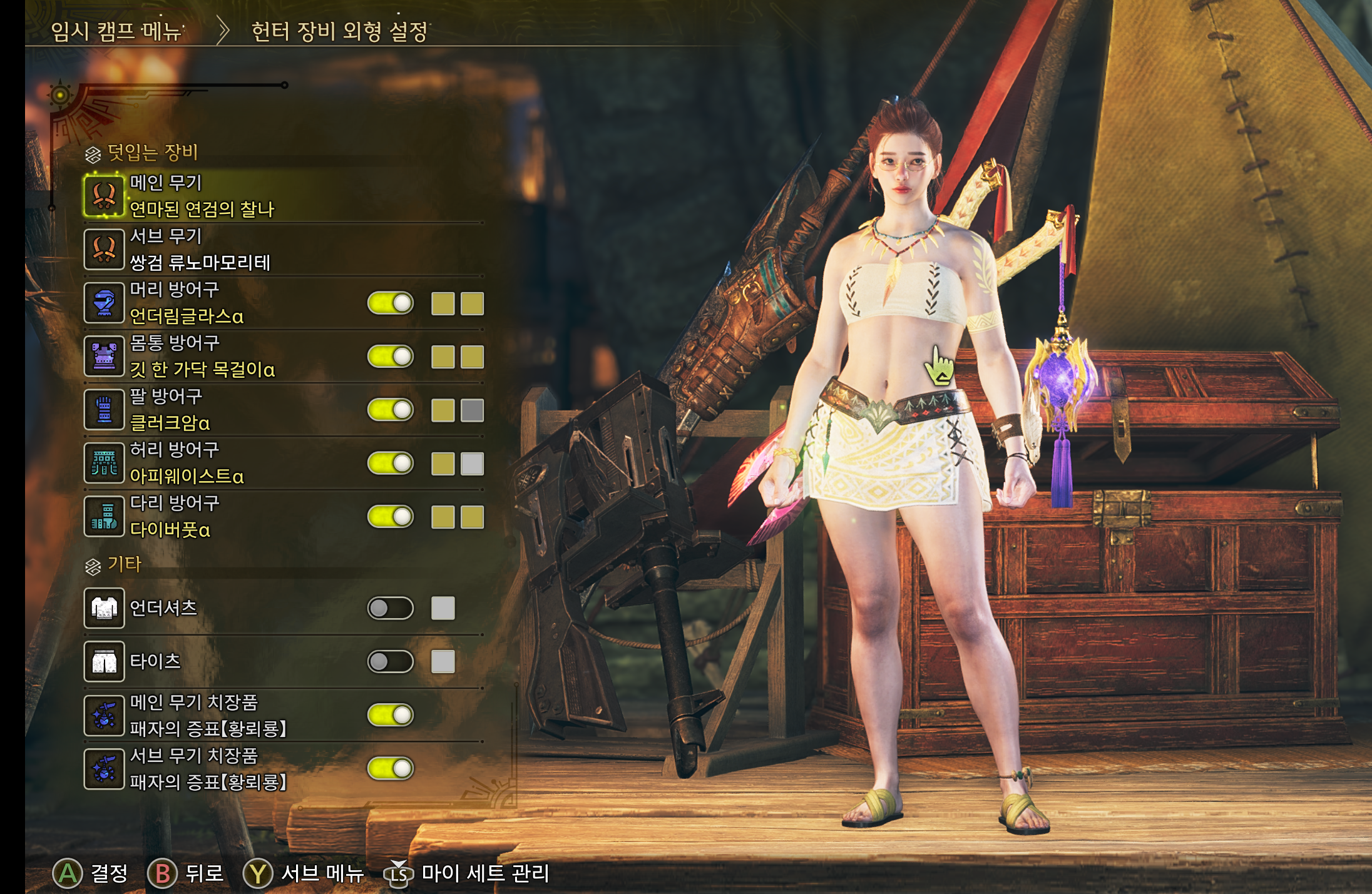Toggle 머리 방어구 display switch
This screenshot has width=1372, height=894.
click(x=391, y=303)
